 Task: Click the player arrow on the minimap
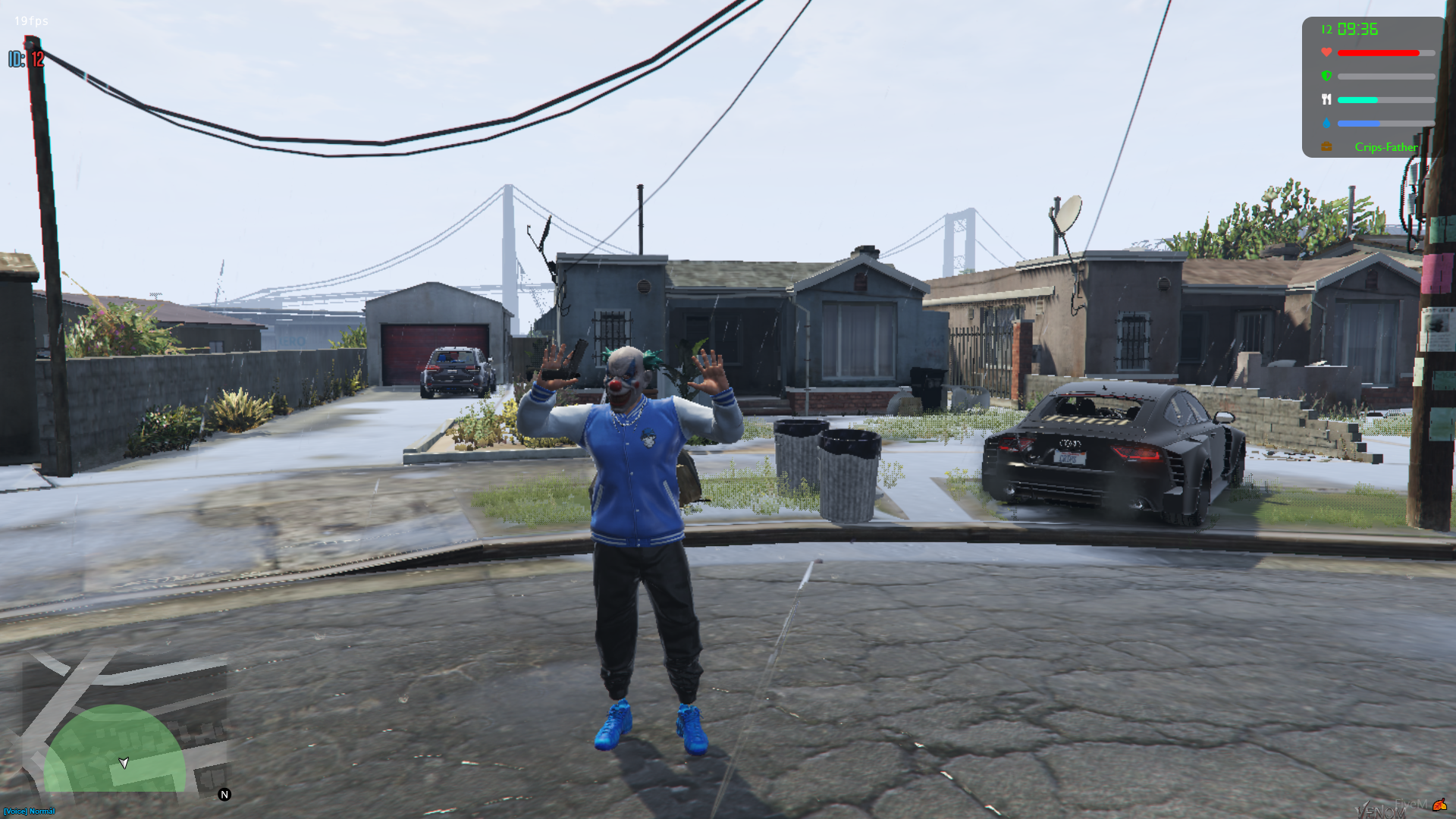tap(124, 762)
